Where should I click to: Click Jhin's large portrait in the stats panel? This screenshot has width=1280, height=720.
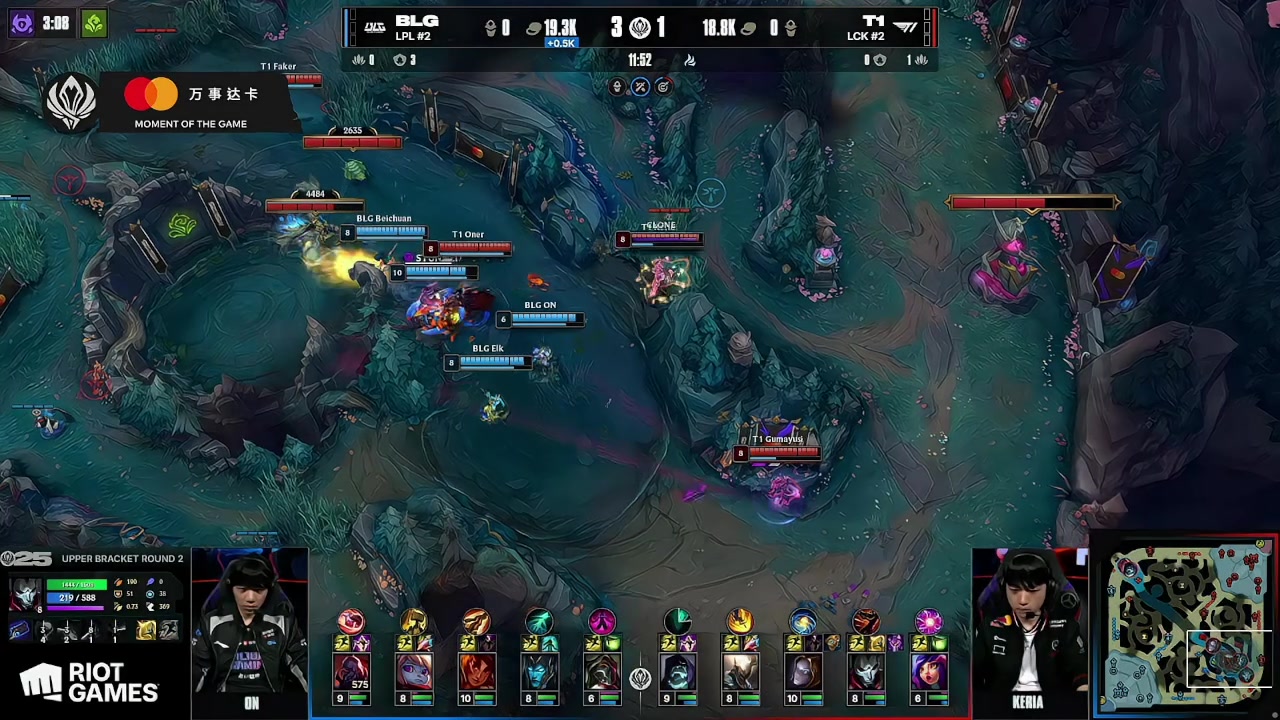24,595
